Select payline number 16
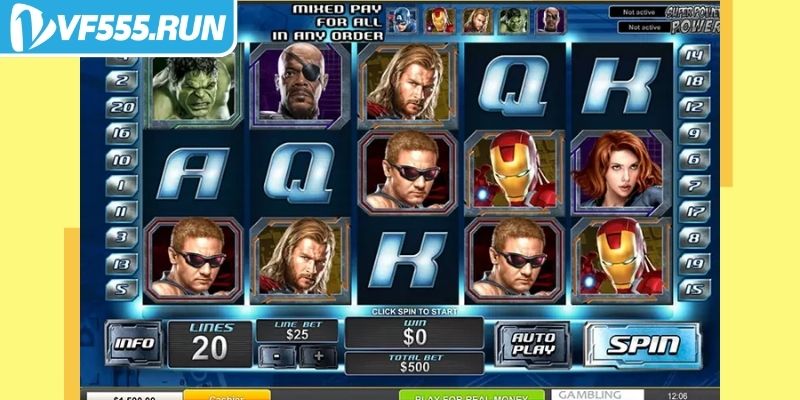 coord(122,133)
